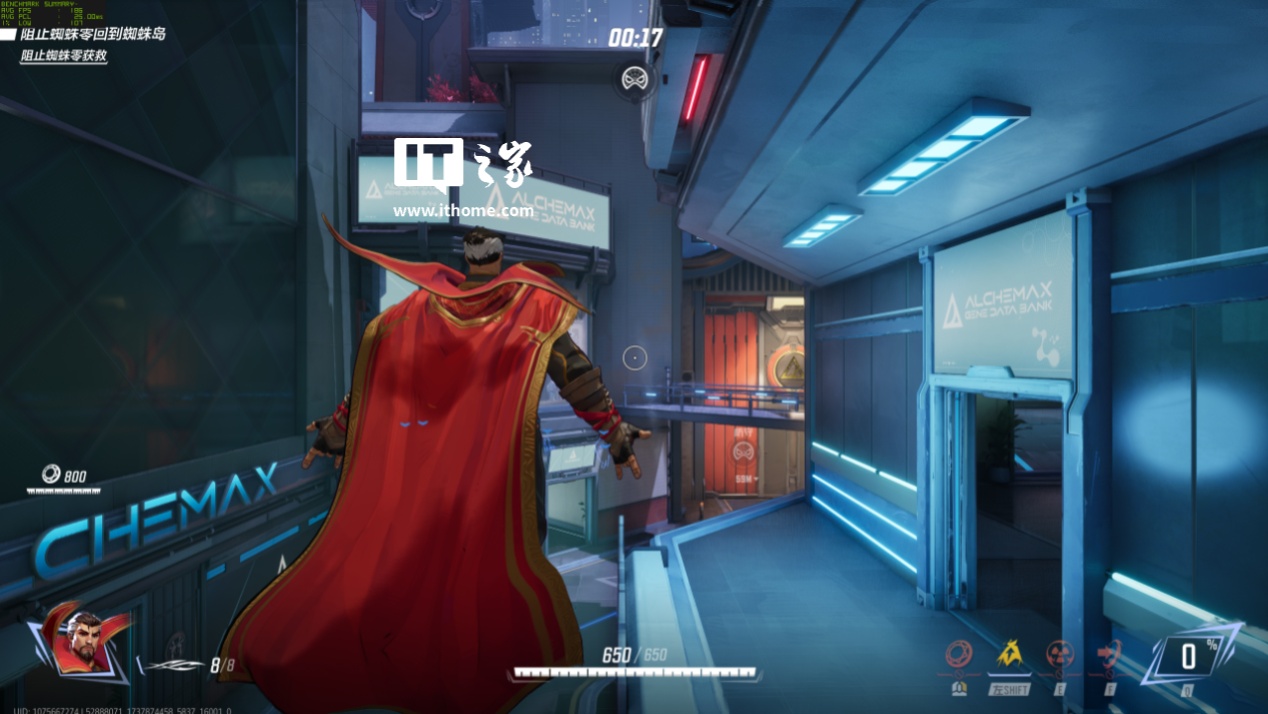Use the yellow Cloak of Levitation ability
1268x714 pixels.
(x=1010, y=655)
